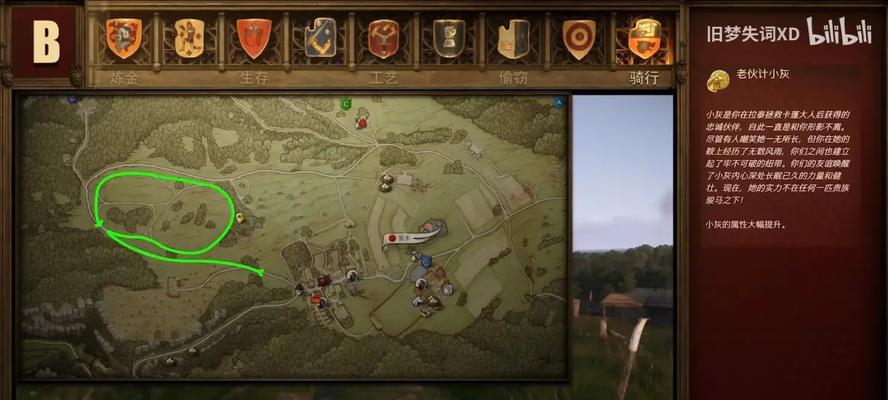888x400 pixels.
Task: Click the blue A marker on map
Action: [558, 102]
